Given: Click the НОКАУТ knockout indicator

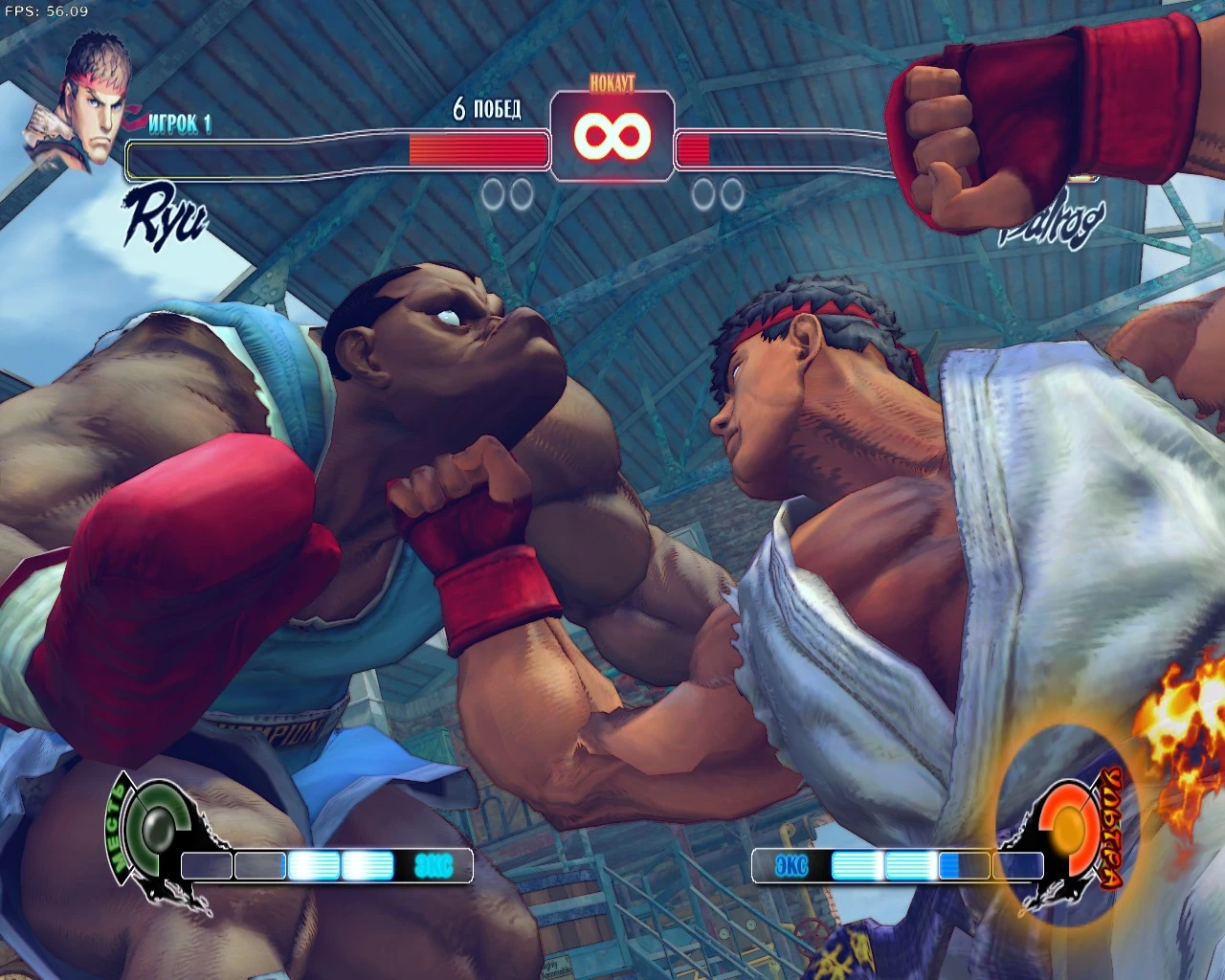Looking at the screenshot, I should pyautogui.click(x=612, y=84).
